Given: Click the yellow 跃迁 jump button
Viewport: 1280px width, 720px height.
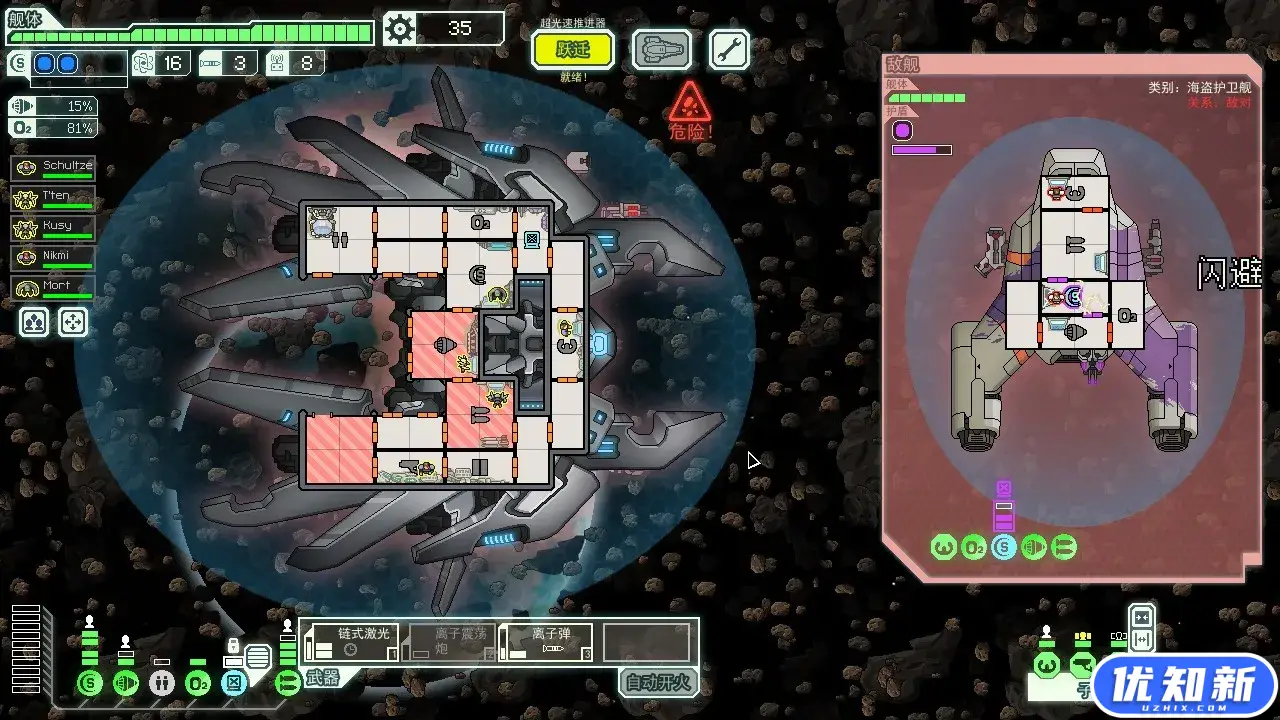Looking at the screenshot, I should click(573, 49).
